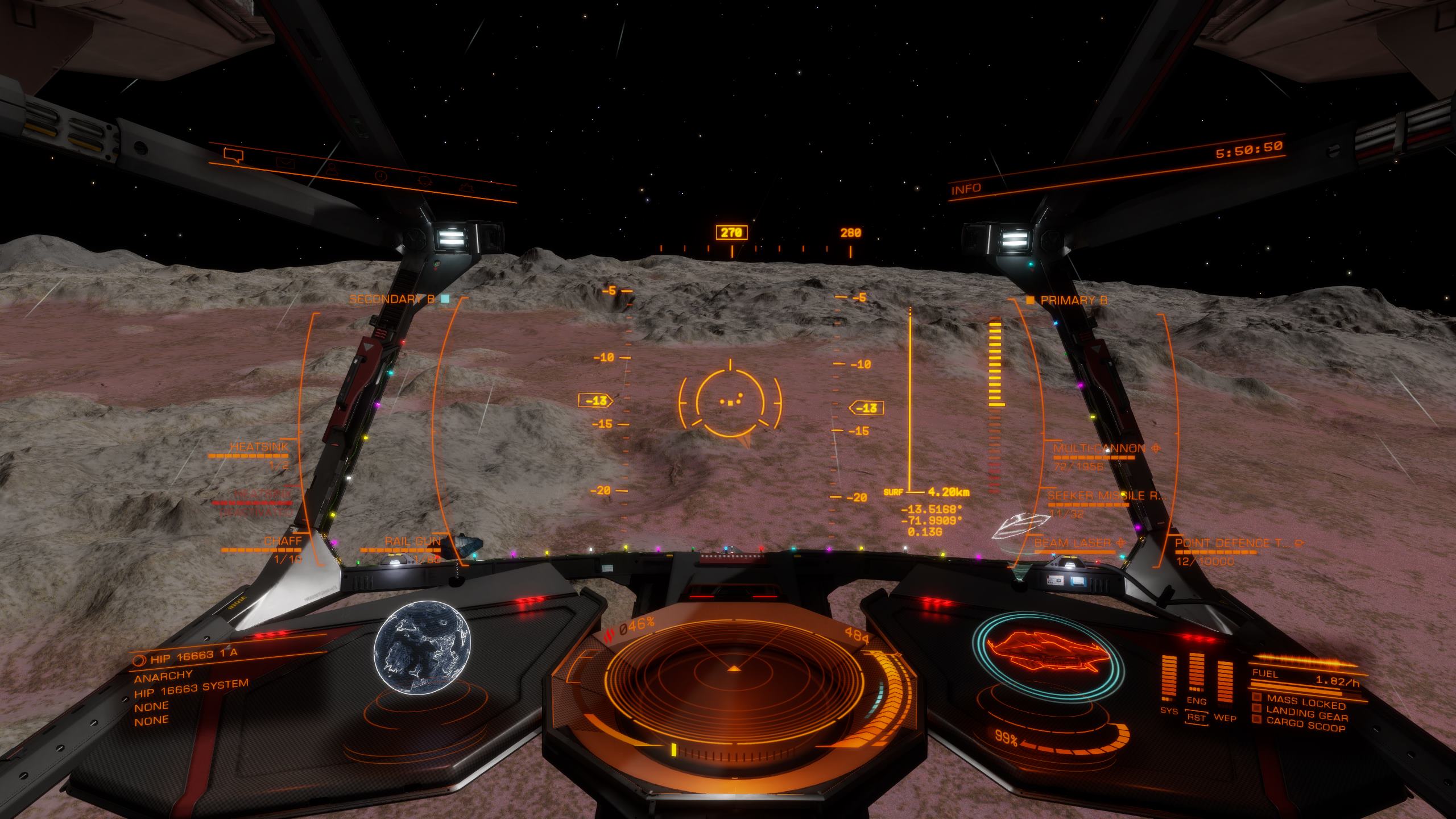Open the INFO panel

click(x=966, y=189)
